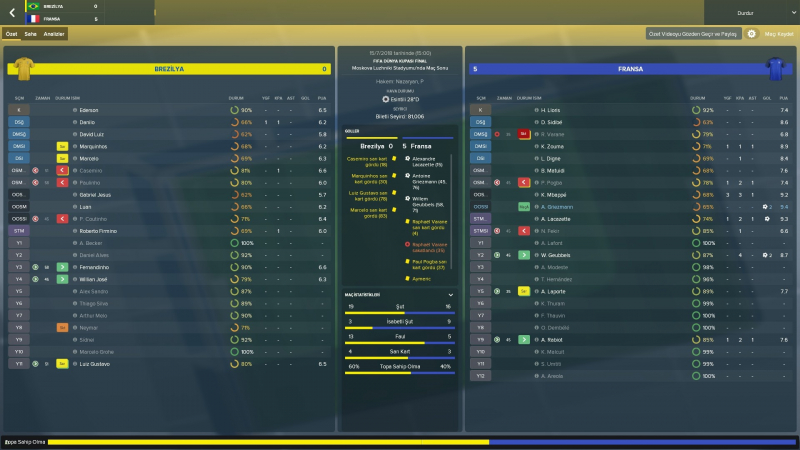Select Roberto Firmino from the list
Screen dimensions: 800x450
pos(98,230)
